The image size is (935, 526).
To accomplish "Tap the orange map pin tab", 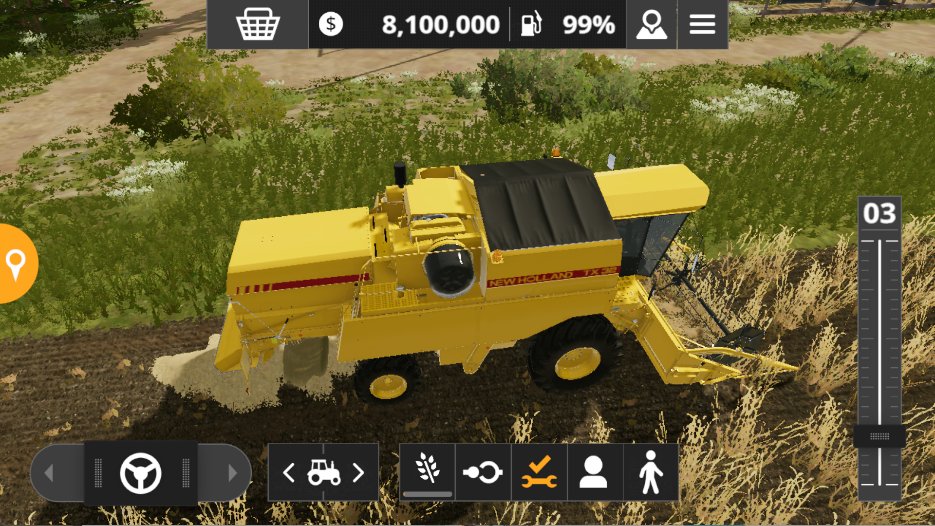I will click(x=16, y=264).
